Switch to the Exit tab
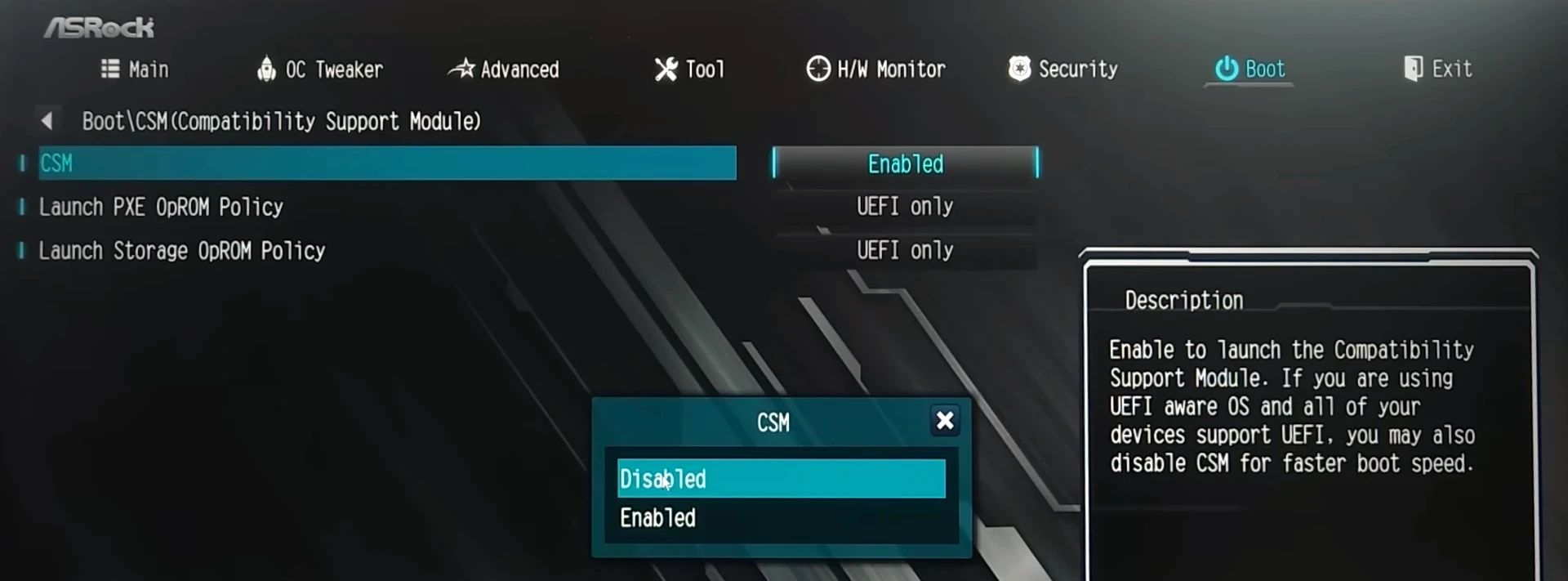The width and height of the screenshot is (1568, 581). coord(1438,69)
